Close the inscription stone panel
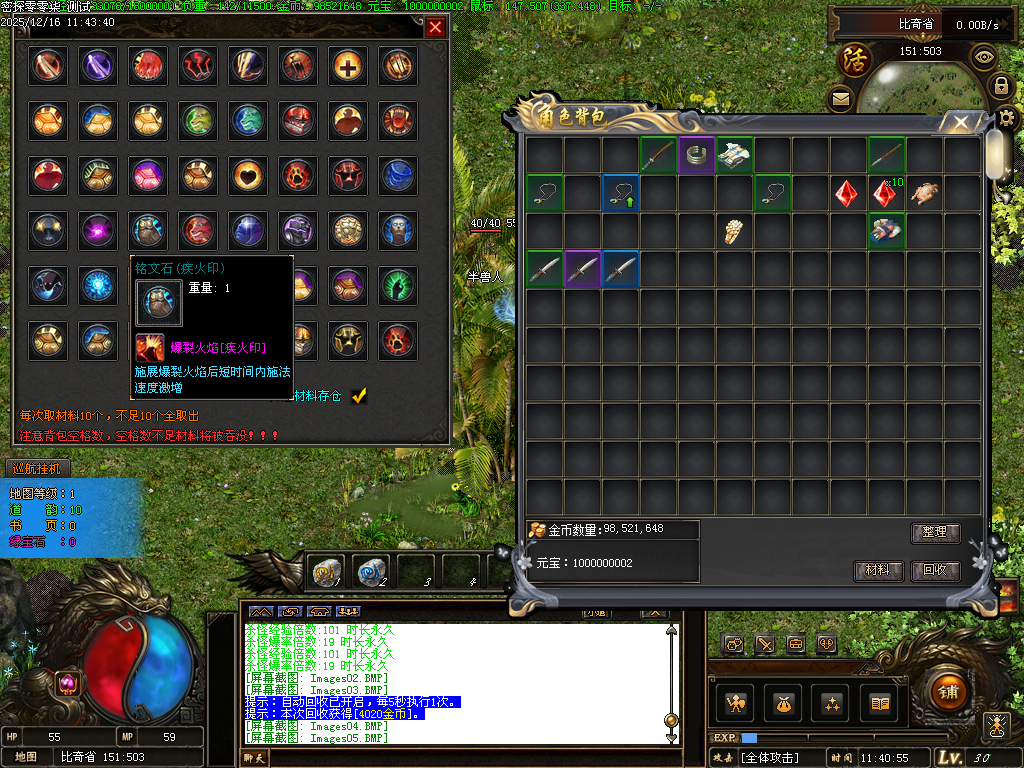Viewport: 1024px width, 768px height. pos(435,28)
